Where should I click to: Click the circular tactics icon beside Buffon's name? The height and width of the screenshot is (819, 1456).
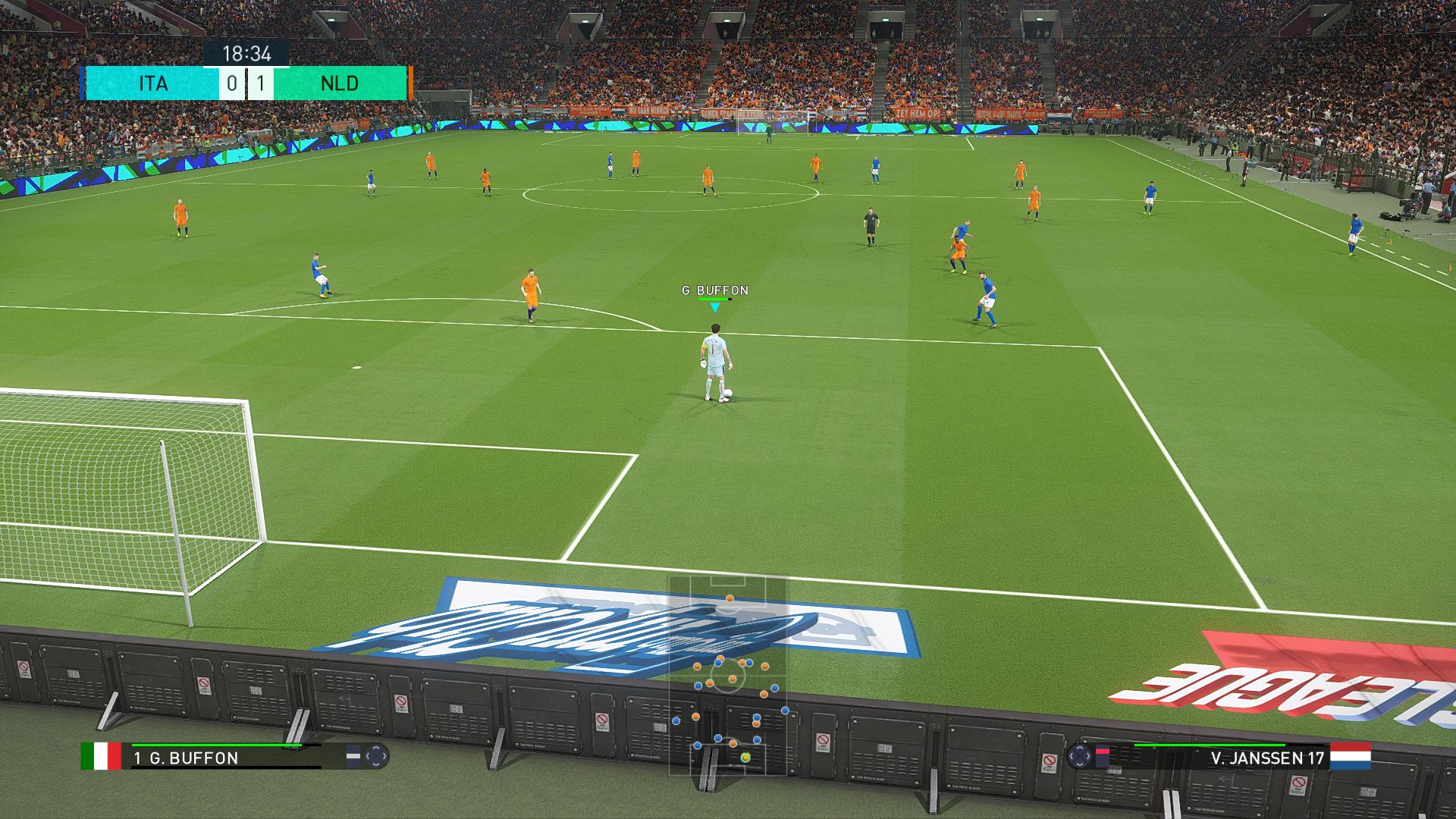376,756
